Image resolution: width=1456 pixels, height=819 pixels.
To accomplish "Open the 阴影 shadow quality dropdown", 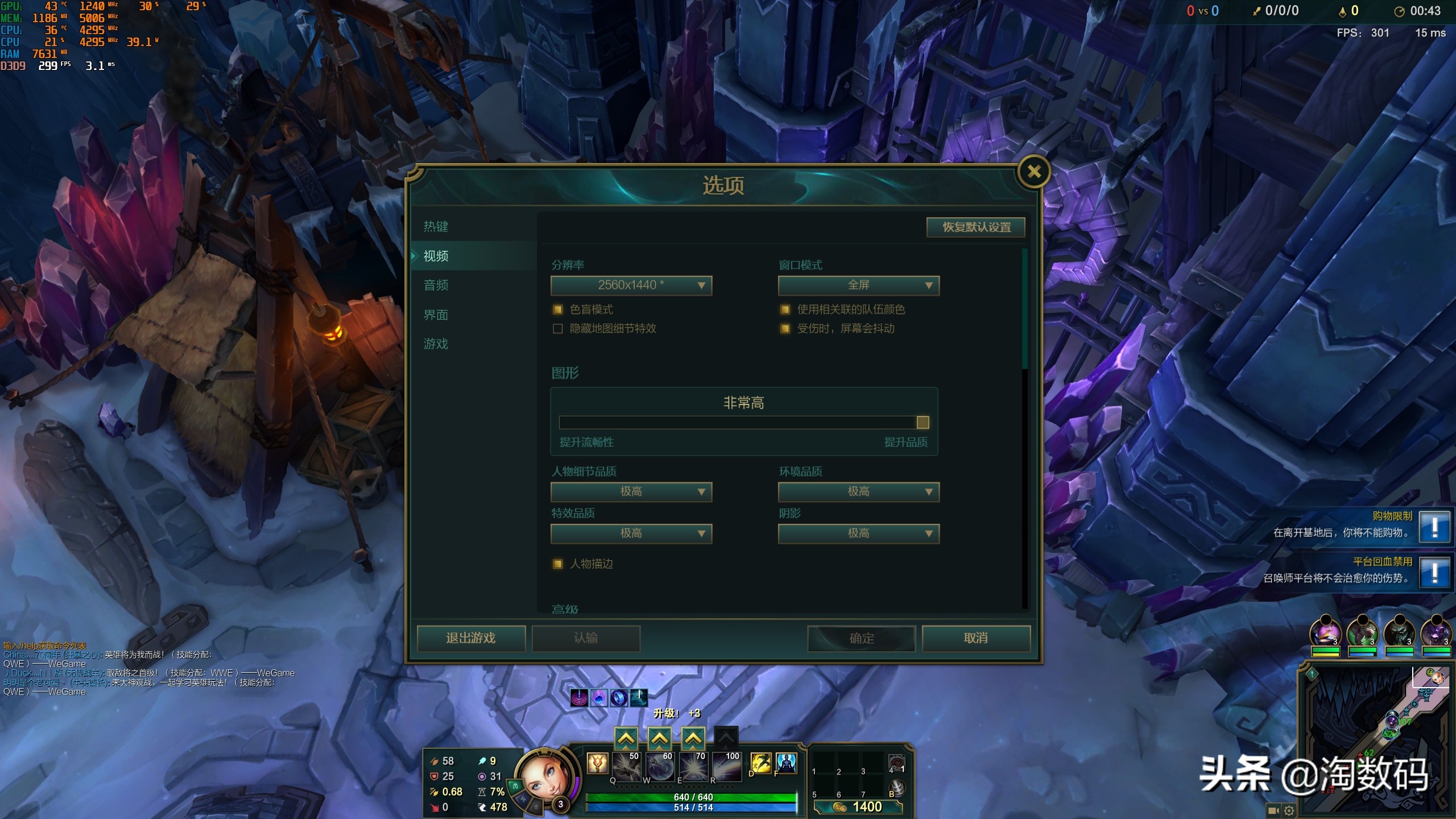I will [x=858, y=533].
